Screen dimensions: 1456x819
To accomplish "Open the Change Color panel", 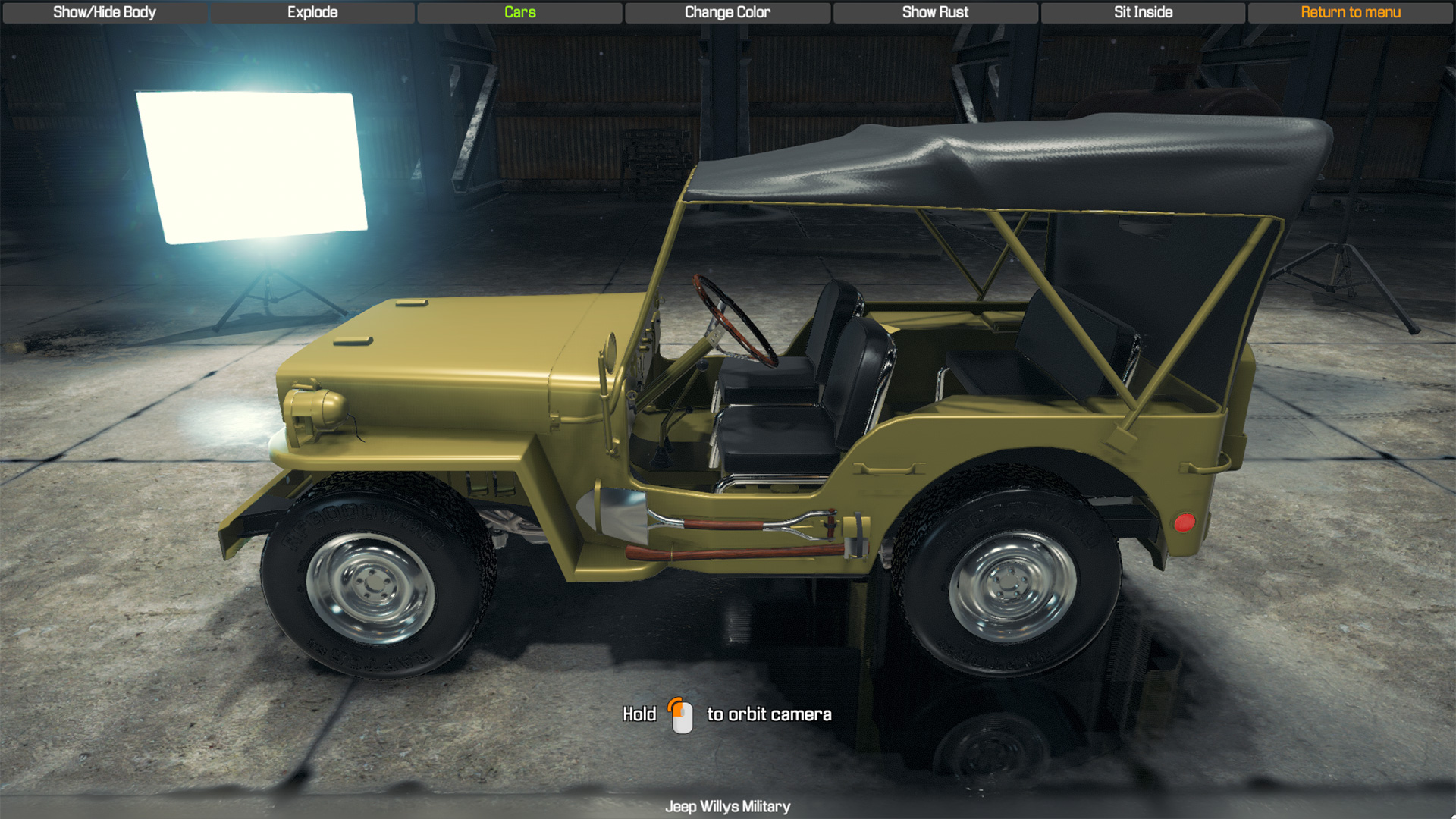I will 726,12.
